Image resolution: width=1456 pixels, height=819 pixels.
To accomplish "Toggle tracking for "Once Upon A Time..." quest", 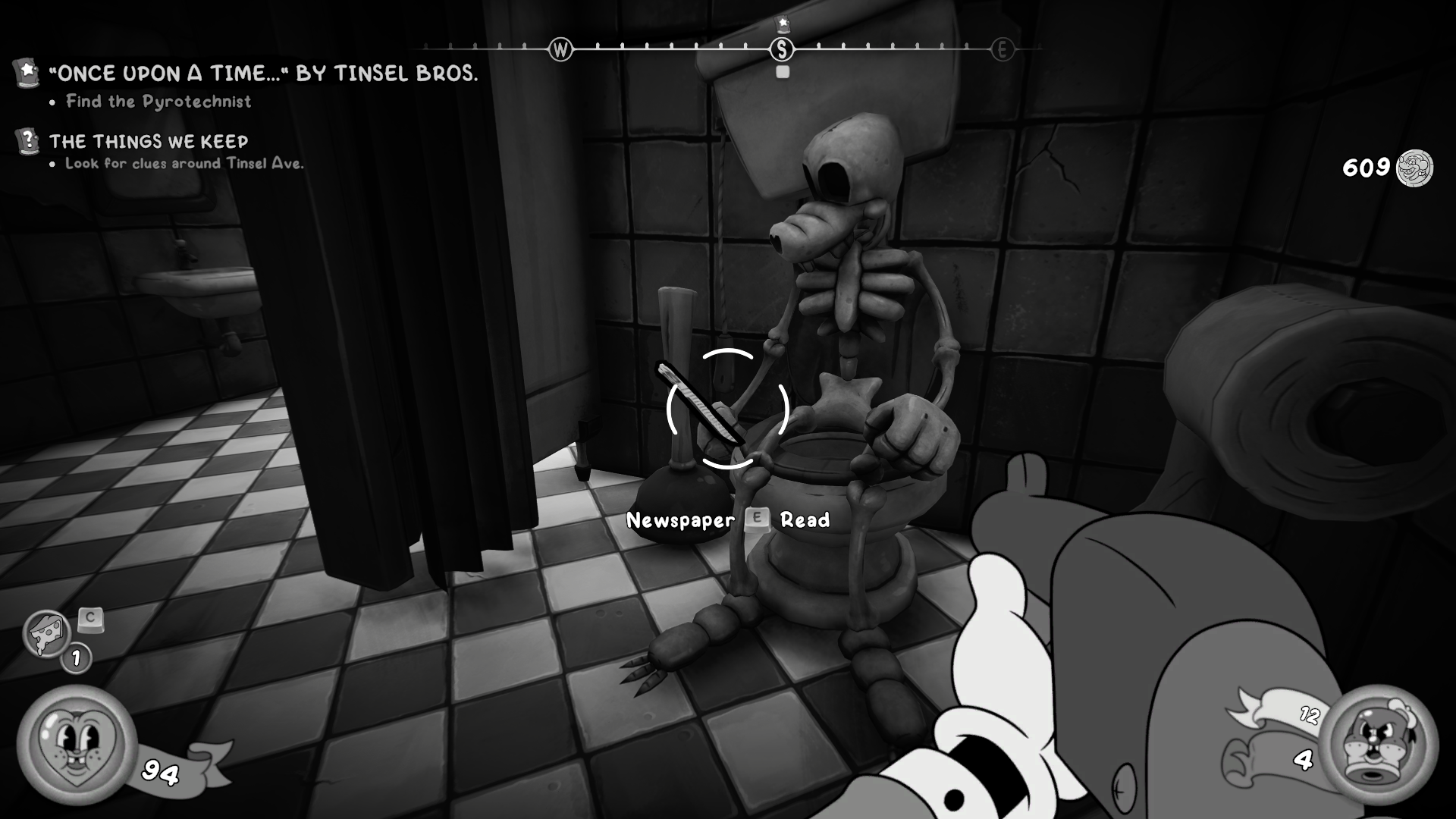I will click(x=262, y=75).
